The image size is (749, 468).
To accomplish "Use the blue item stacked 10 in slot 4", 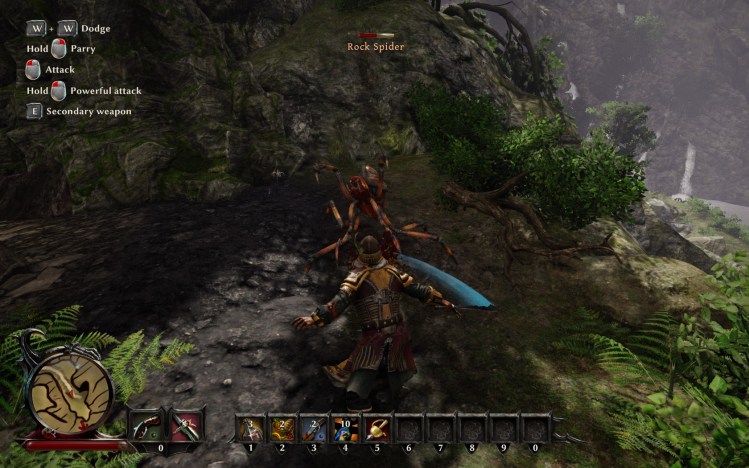I will pos(346,428).
